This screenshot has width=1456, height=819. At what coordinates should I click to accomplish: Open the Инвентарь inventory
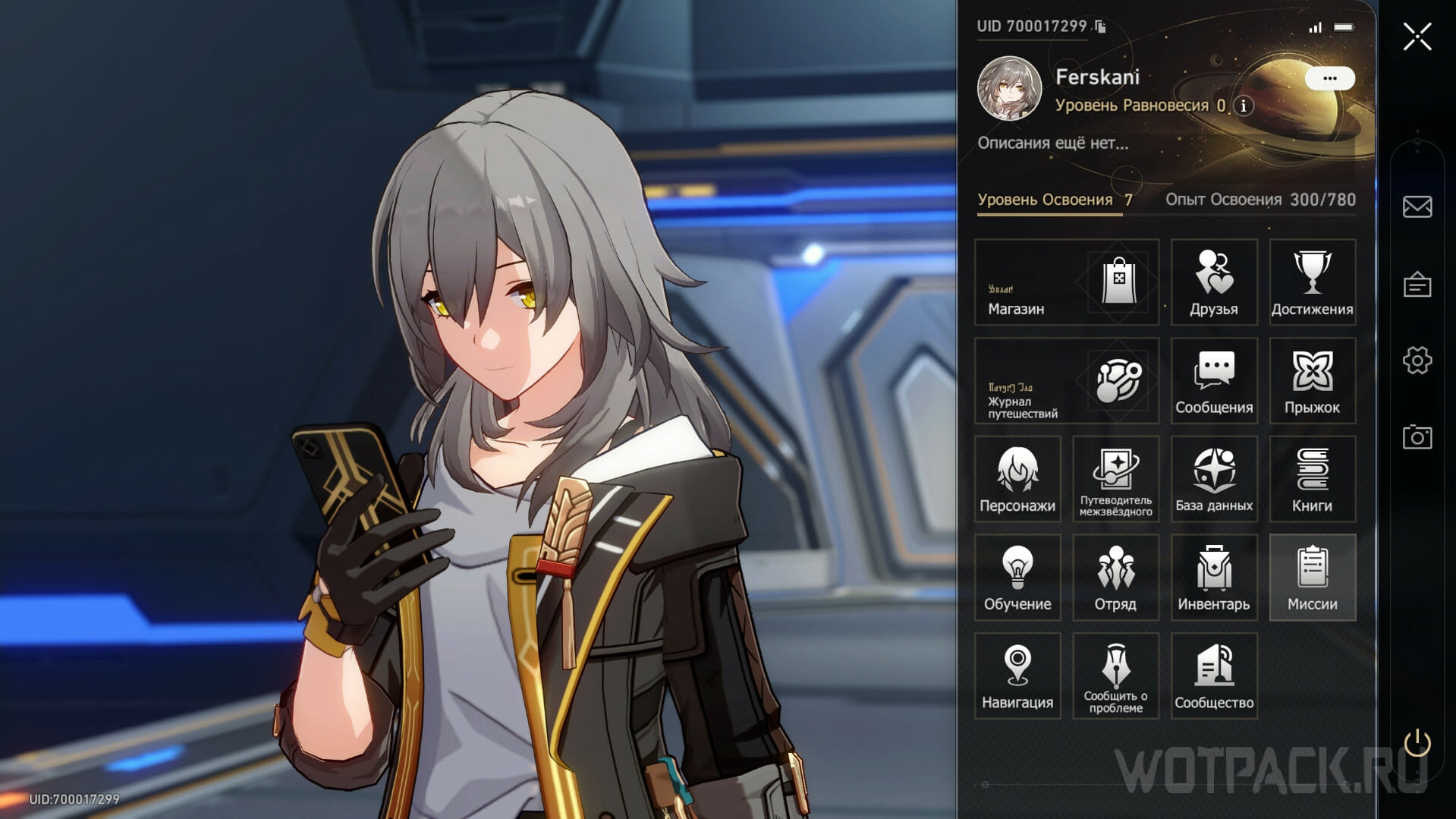1213,578
